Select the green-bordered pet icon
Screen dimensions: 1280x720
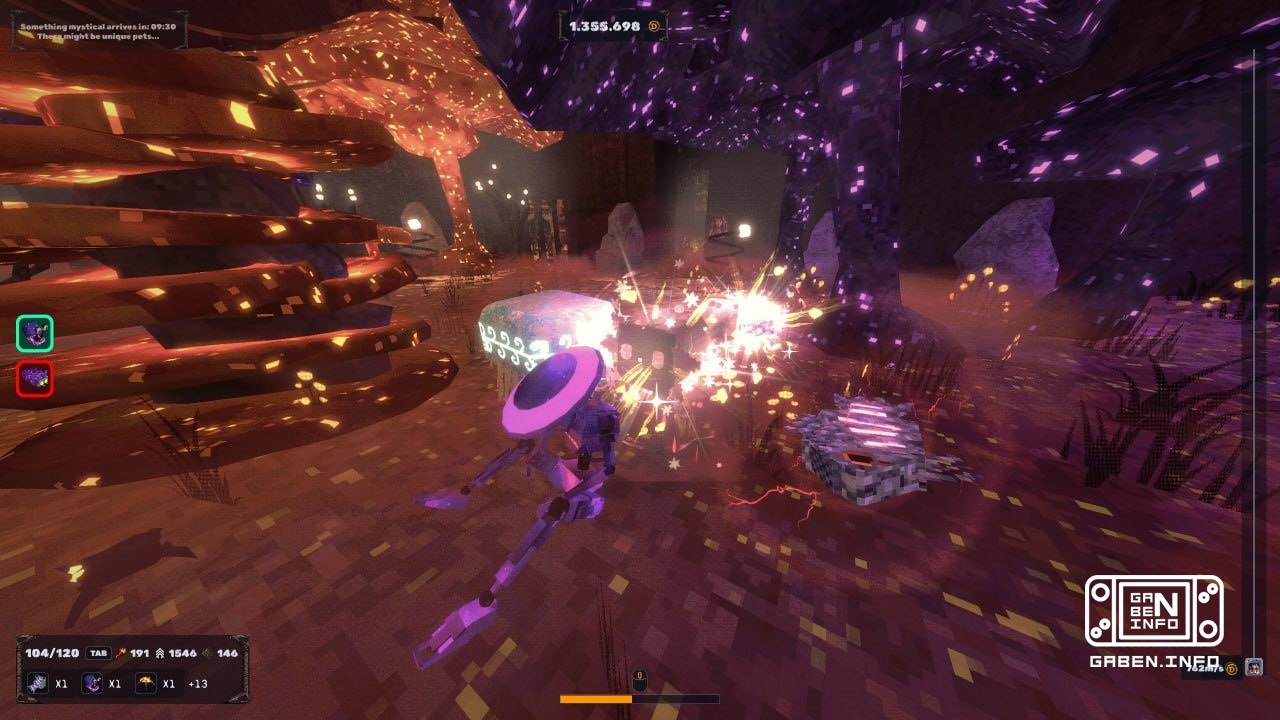point(35,334)
